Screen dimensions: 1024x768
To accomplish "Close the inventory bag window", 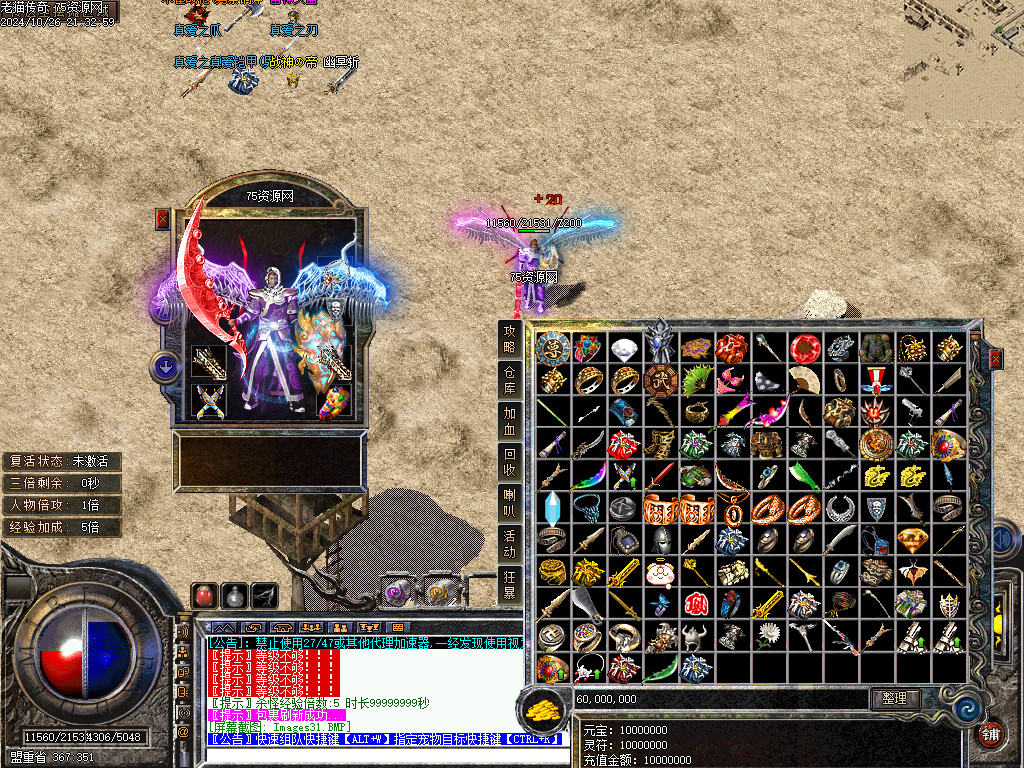I will pos(995,359).
